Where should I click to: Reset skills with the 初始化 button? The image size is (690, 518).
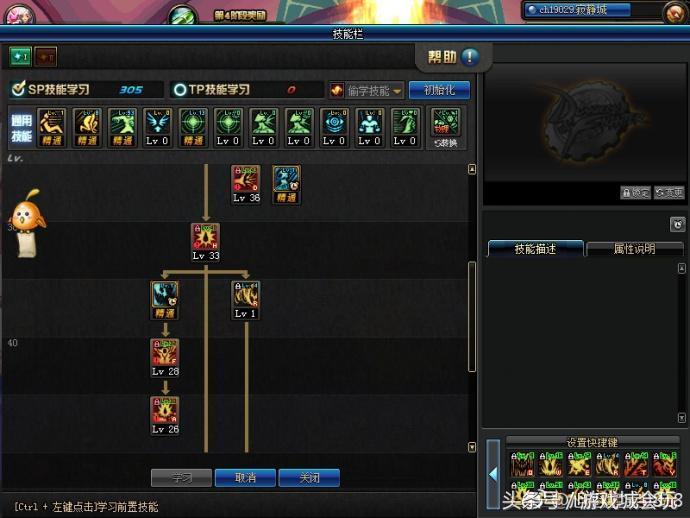coord(439,90)
